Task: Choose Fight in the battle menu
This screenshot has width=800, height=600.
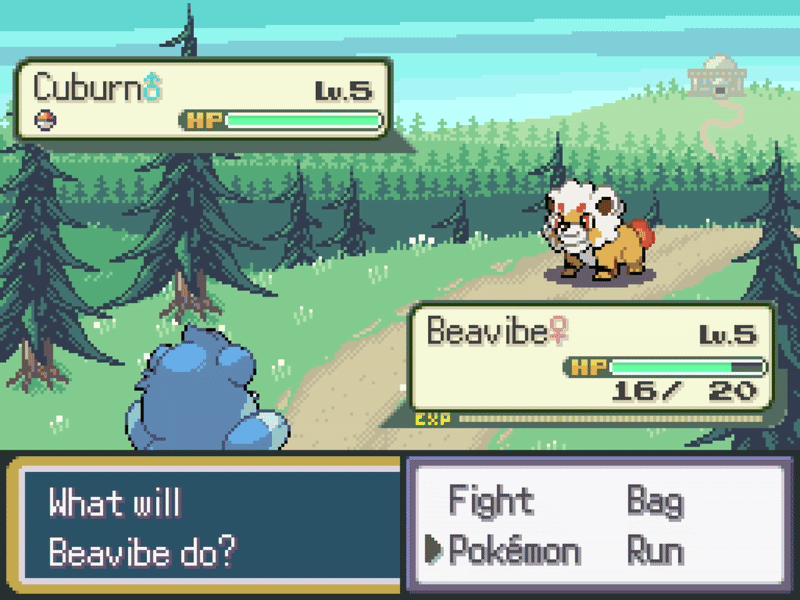Action: pyautogui.click(x=491, y=500)
